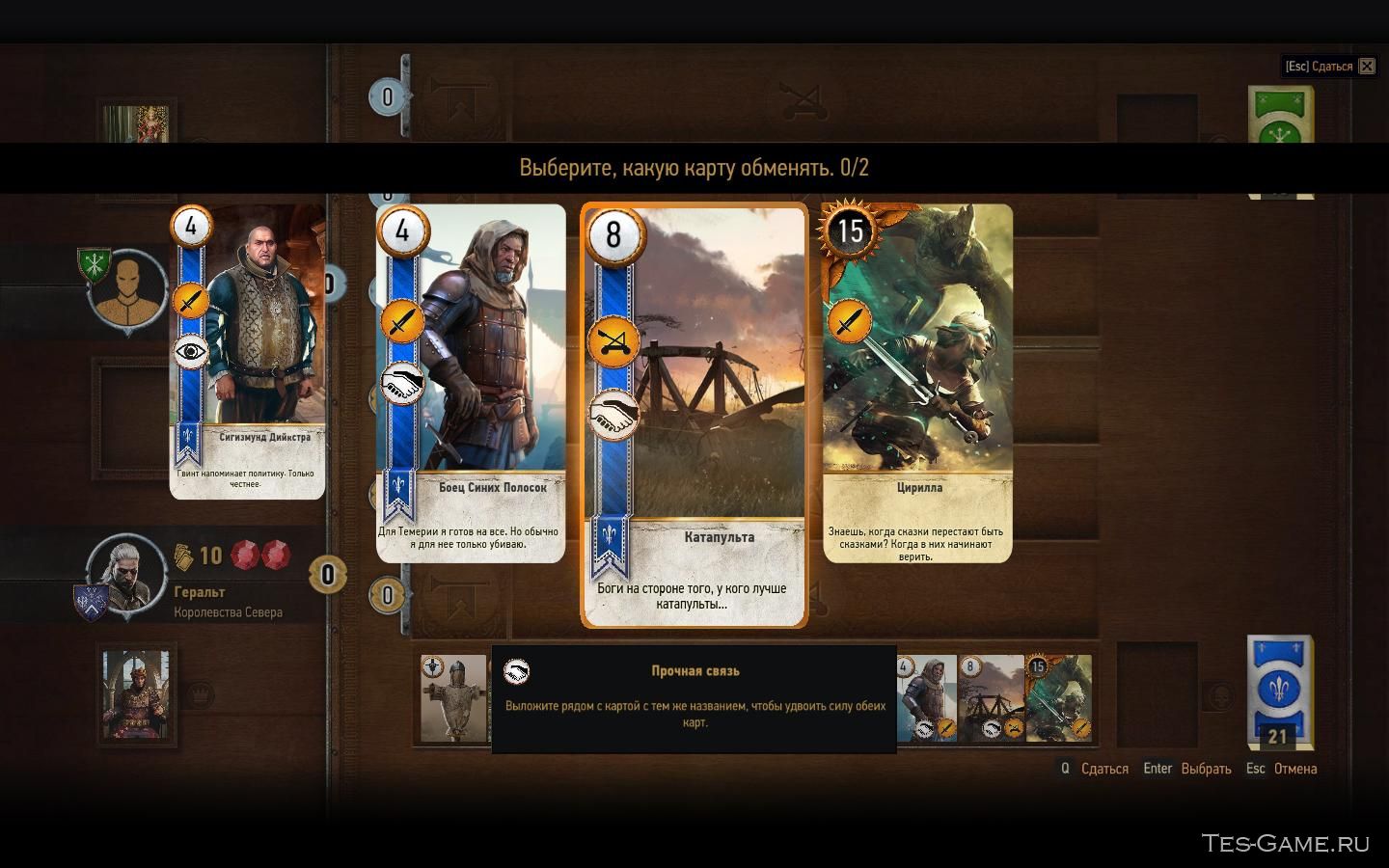Choose the Blue Stripes Commando card to swap
Viewport: 1389px width, 868px height.
[471, 383]
